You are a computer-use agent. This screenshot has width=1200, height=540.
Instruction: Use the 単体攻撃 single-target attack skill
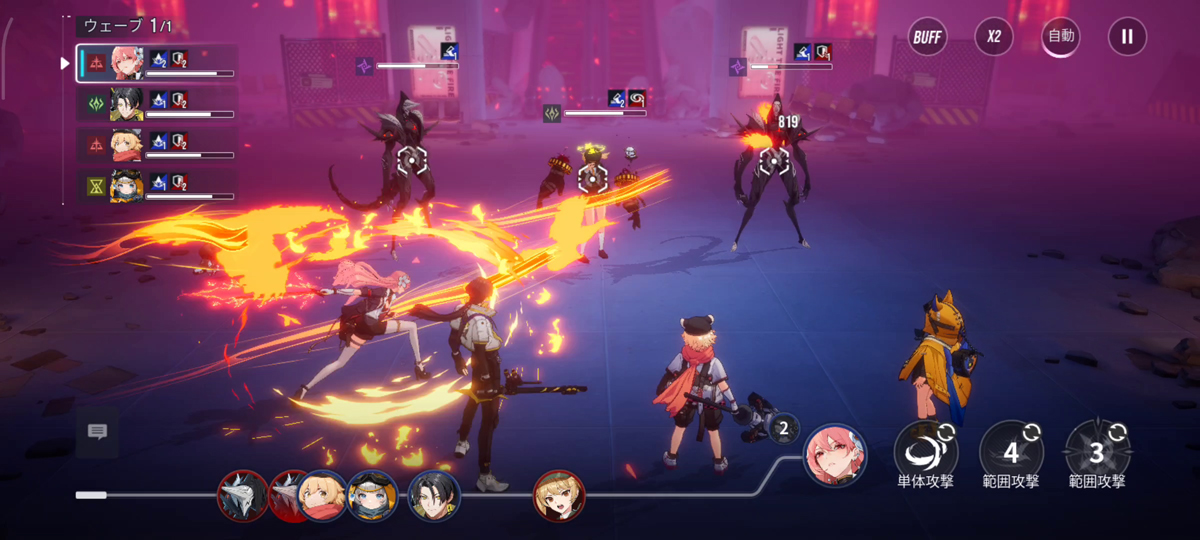tap(925, 452)
